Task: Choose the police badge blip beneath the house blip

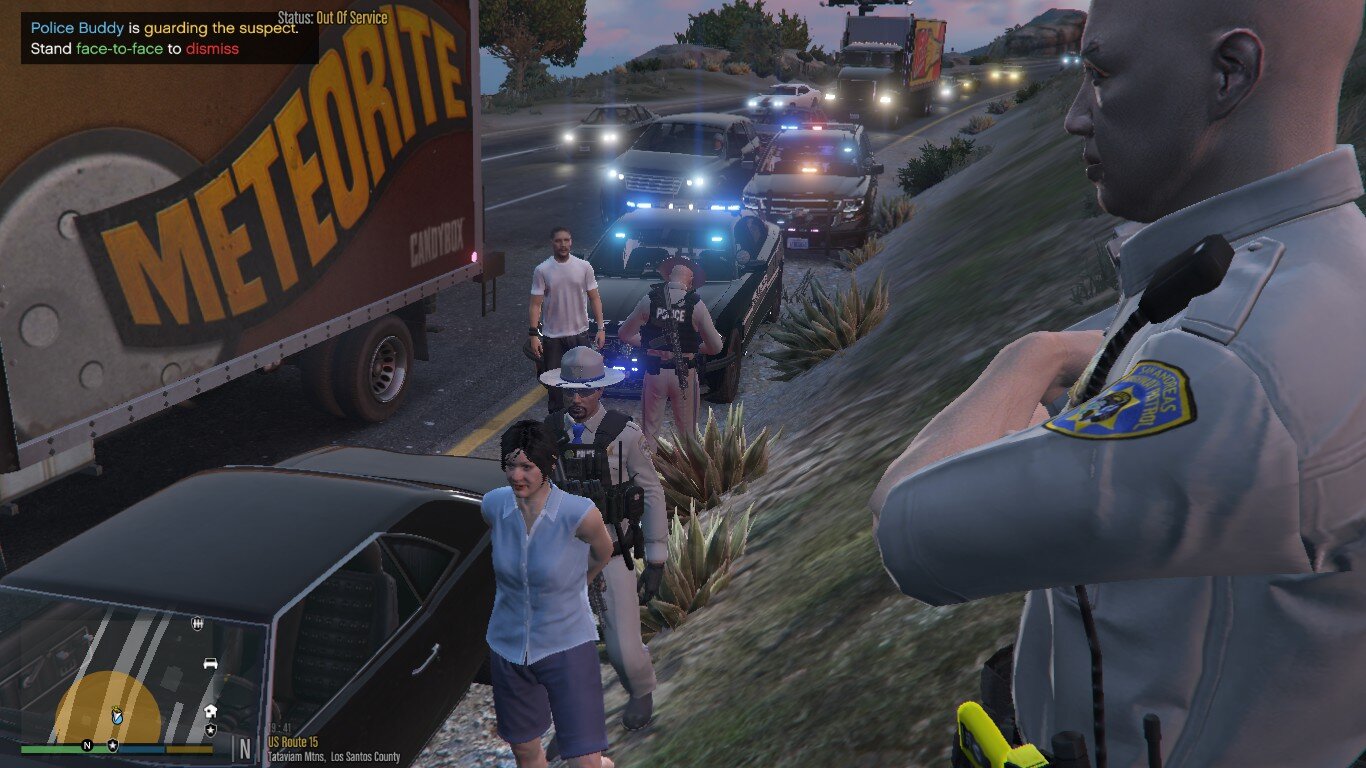Action: (x=210, y=730)
